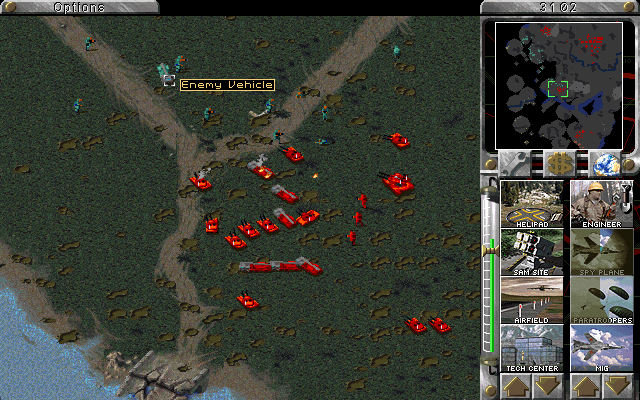Click the units column up arrow
640x400 pixels.
click(x=586, y=385)
